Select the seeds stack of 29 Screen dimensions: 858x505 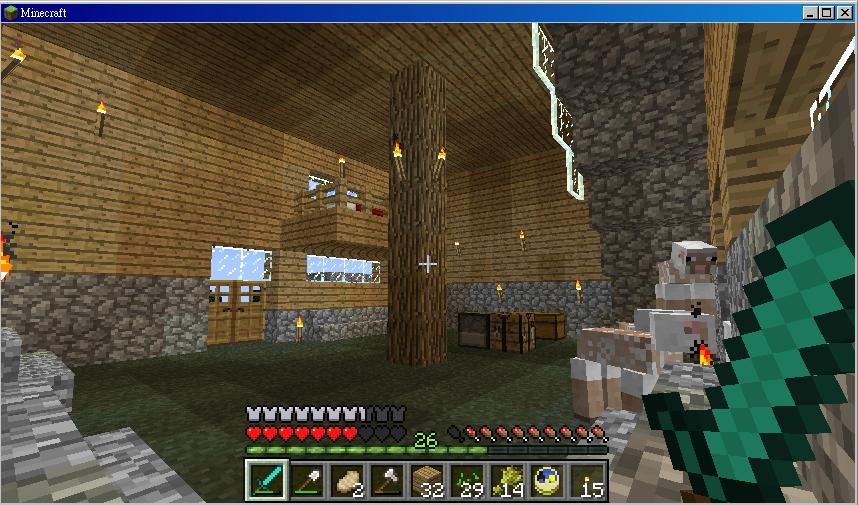(467, 481)
